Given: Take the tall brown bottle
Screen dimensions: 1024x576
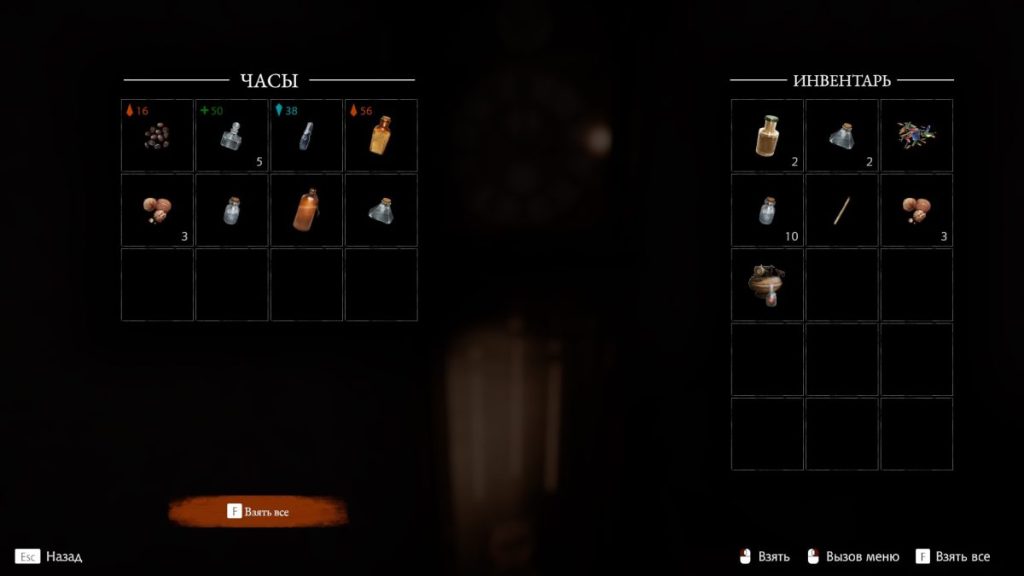Looking at the screenshot, I should point(306,210).
